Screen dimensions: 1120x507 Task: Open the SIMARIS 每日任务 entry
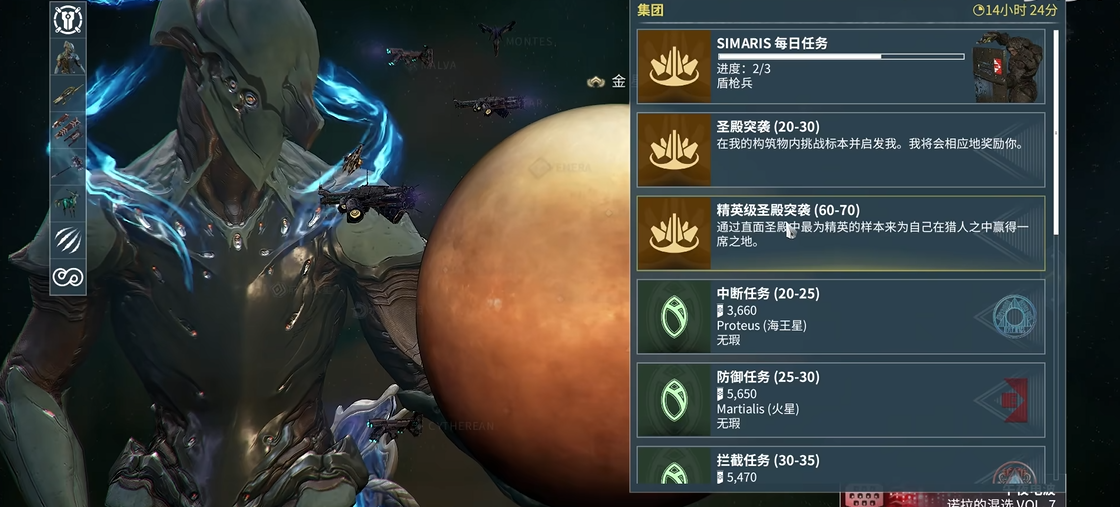click(x=840, y=66)
